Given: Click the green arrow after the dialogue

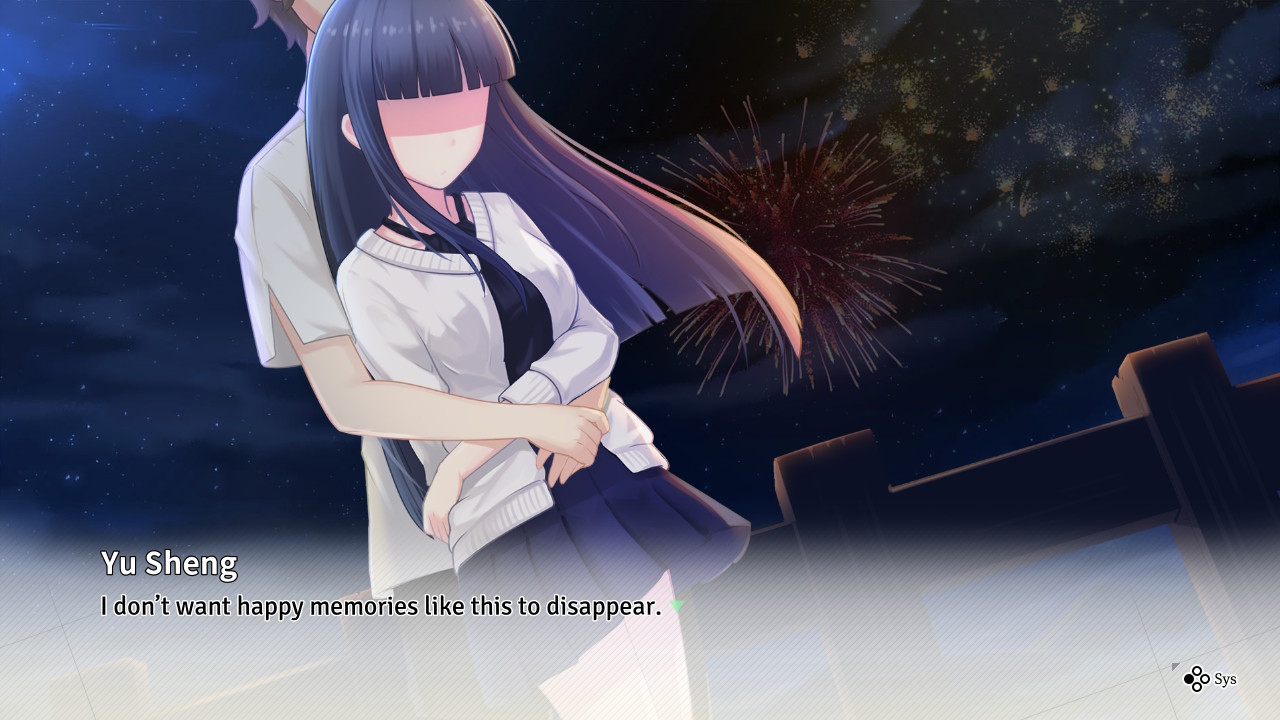Looking at the screenshot, I should point(677,607).
